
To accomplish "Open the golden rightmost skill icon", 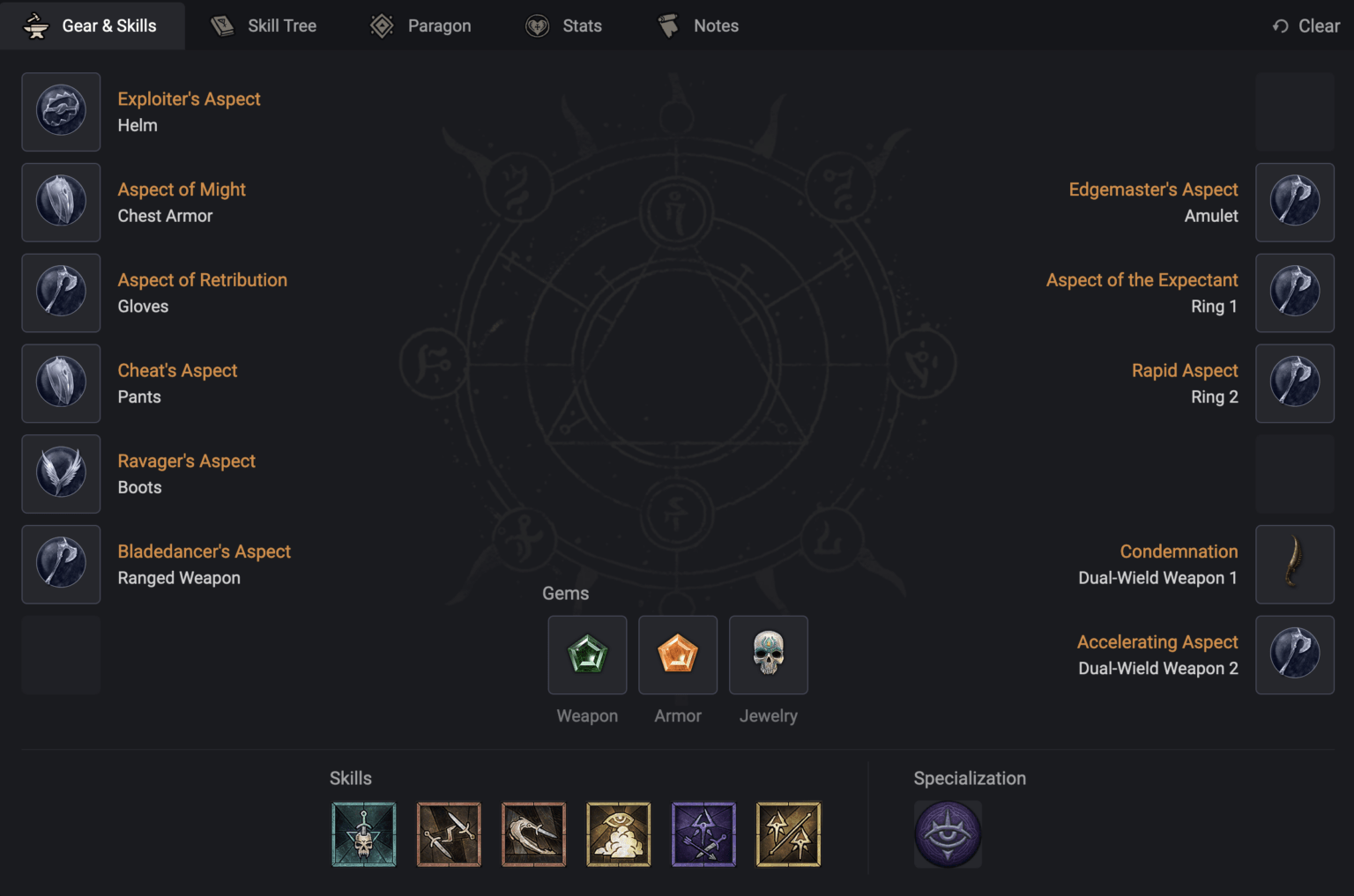I will pyautogui.click(x=789, y=833).
